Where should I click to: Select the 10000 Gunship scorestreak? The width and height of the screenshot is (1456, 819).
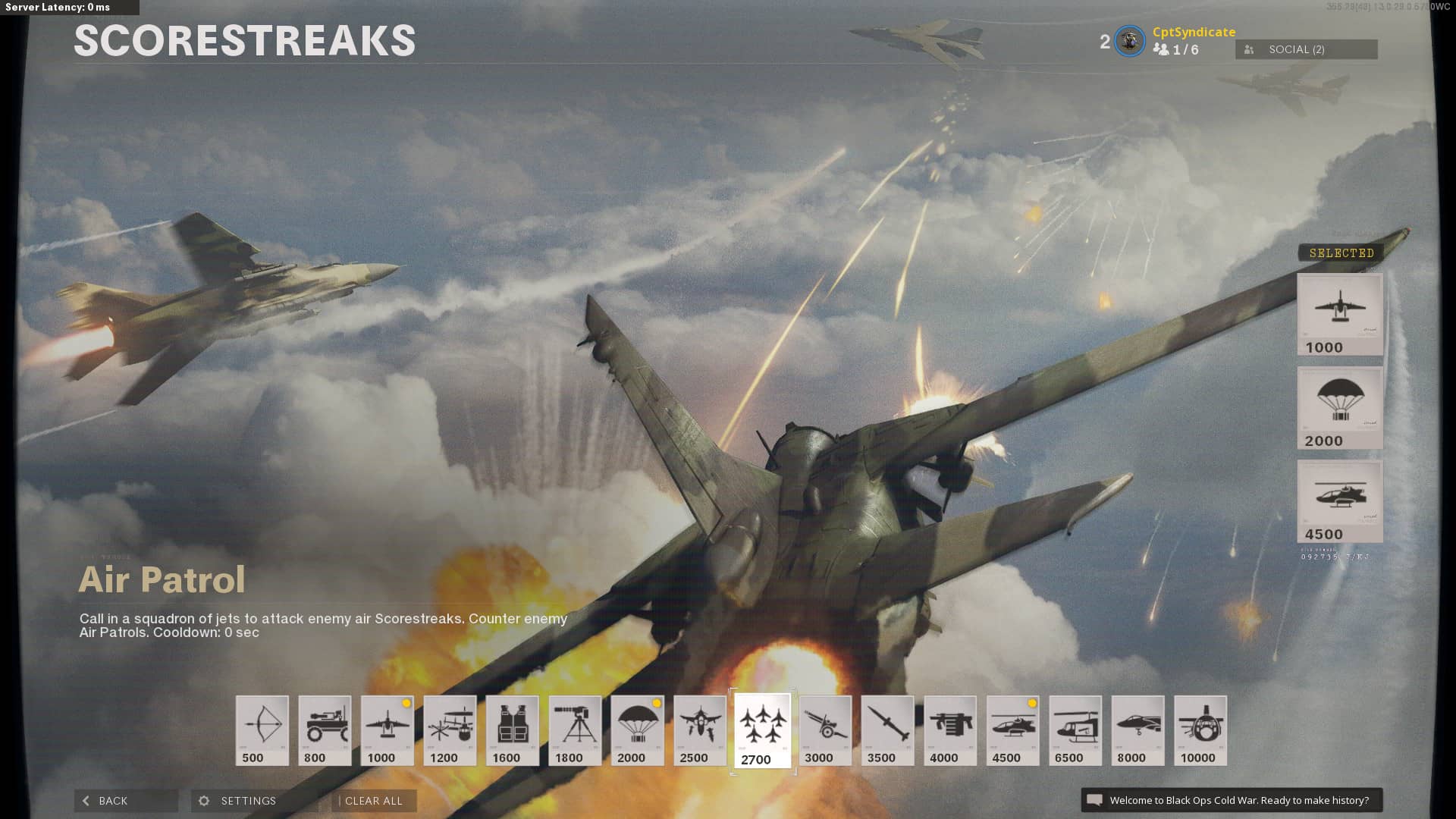click(x=1200, y=730)
